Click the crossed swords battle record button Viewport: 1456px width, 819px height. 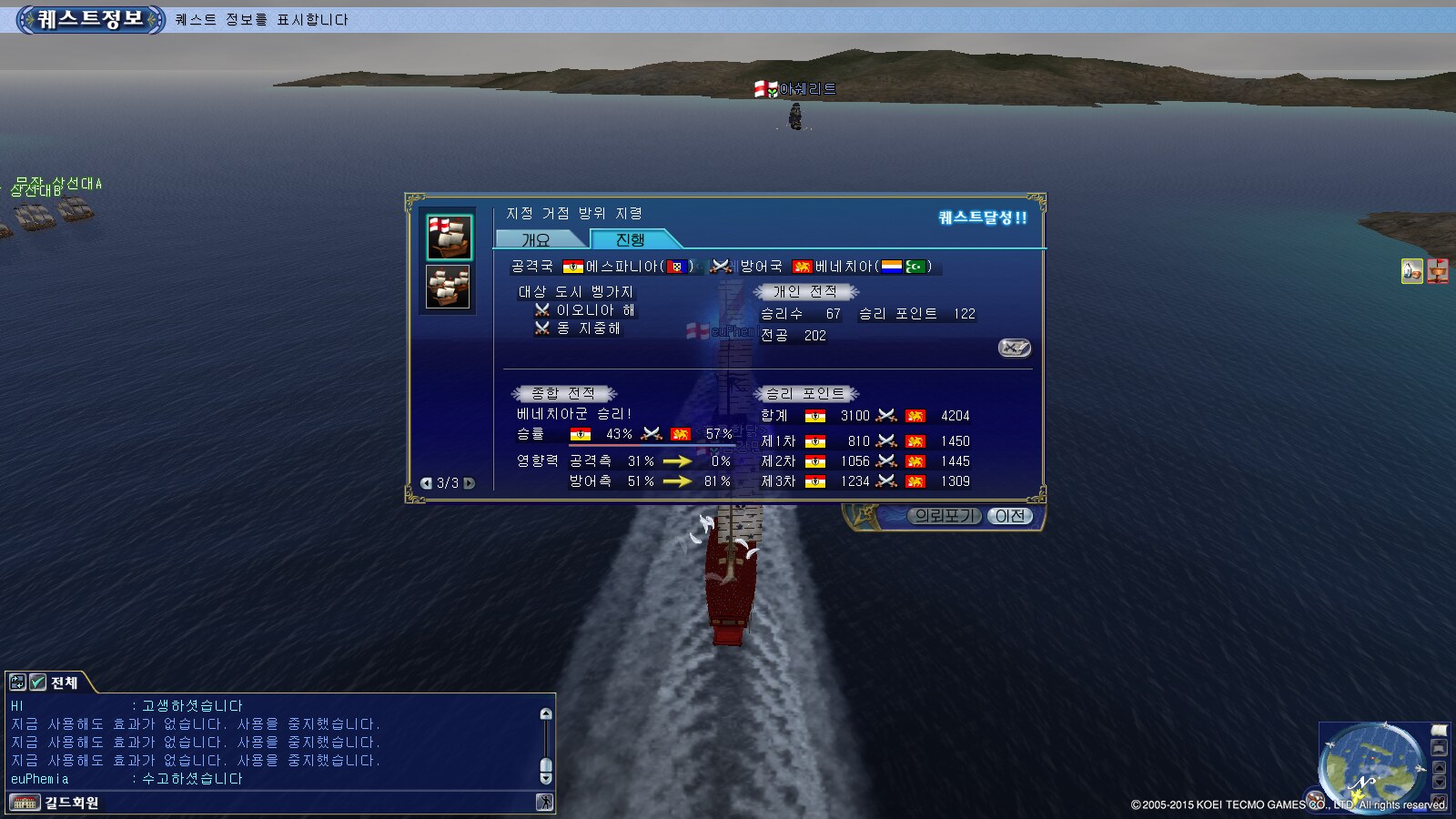(1014, 348)
